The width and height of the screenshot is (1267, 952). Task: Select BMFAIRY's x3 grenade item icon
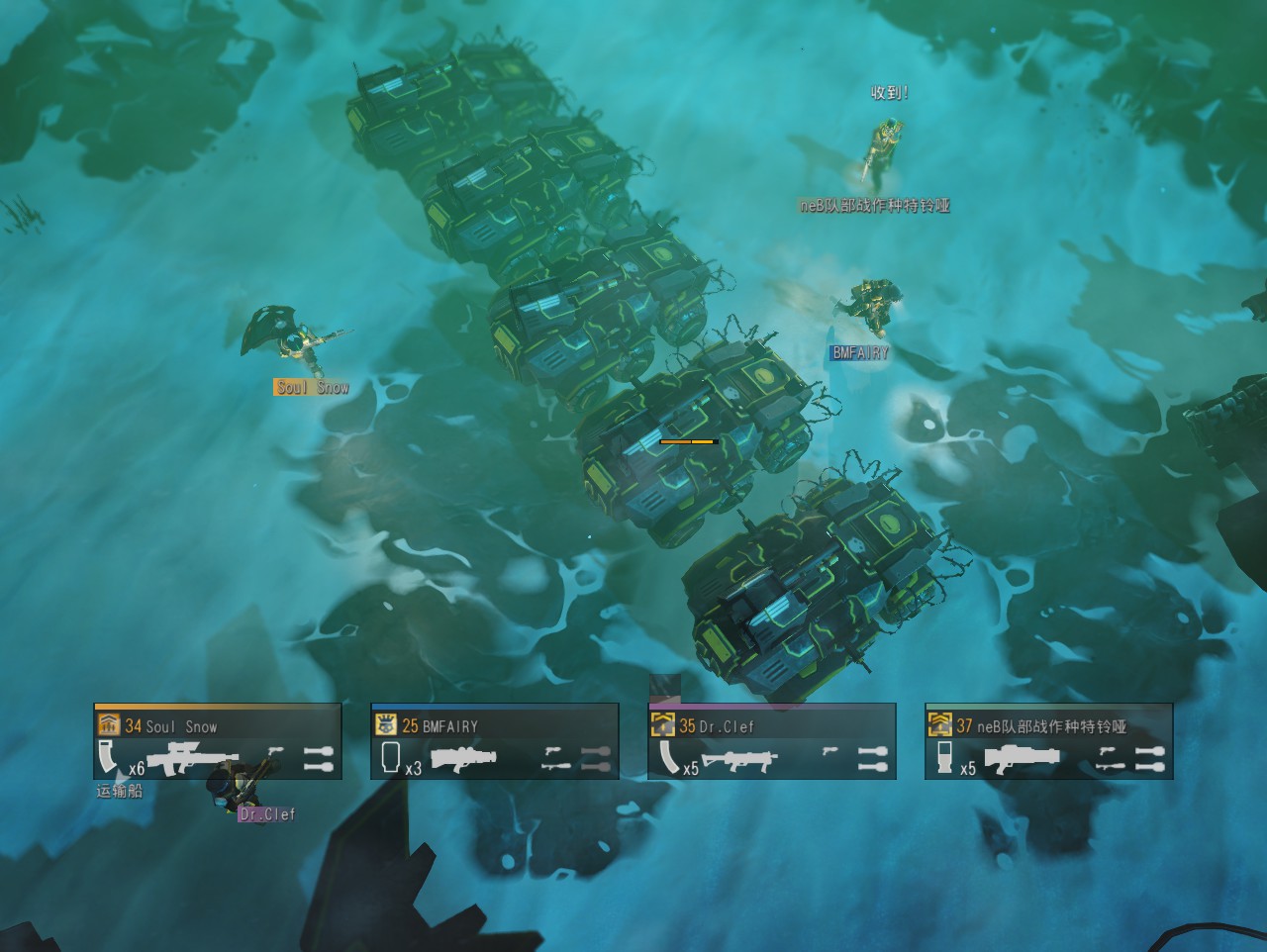pos(390,758)
